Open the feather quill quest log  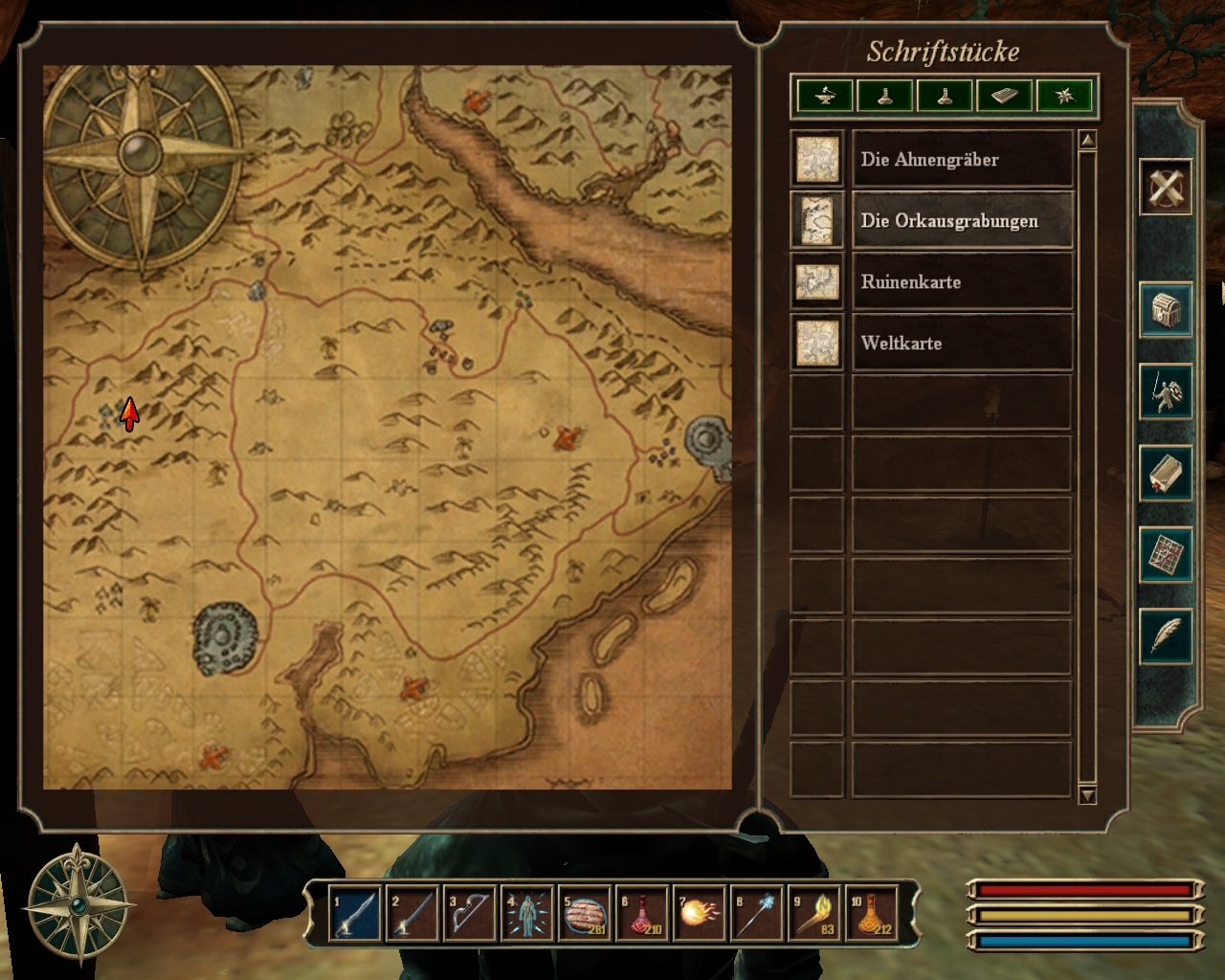1166,635
